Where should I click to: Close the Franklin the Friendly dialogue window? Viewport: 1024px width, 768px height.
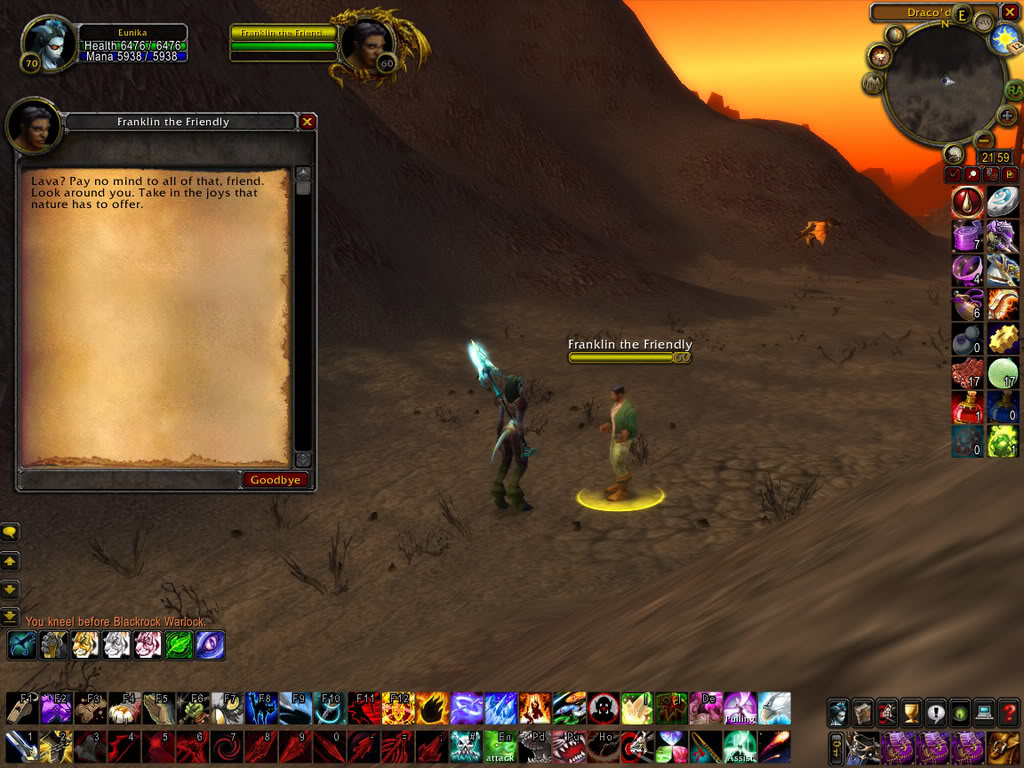coord(307,122)
